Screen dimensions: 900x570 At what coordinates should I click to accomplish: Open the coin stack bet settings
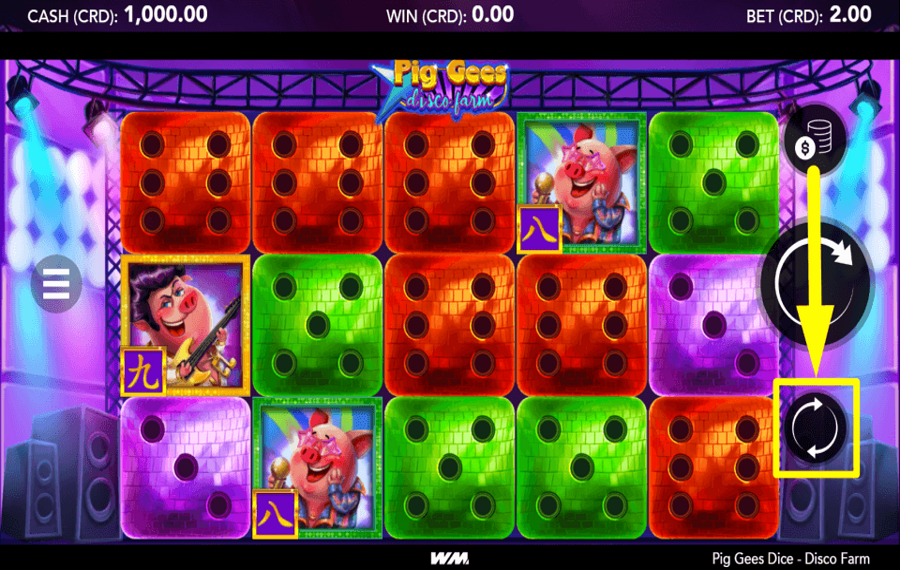tap(814, 141)
